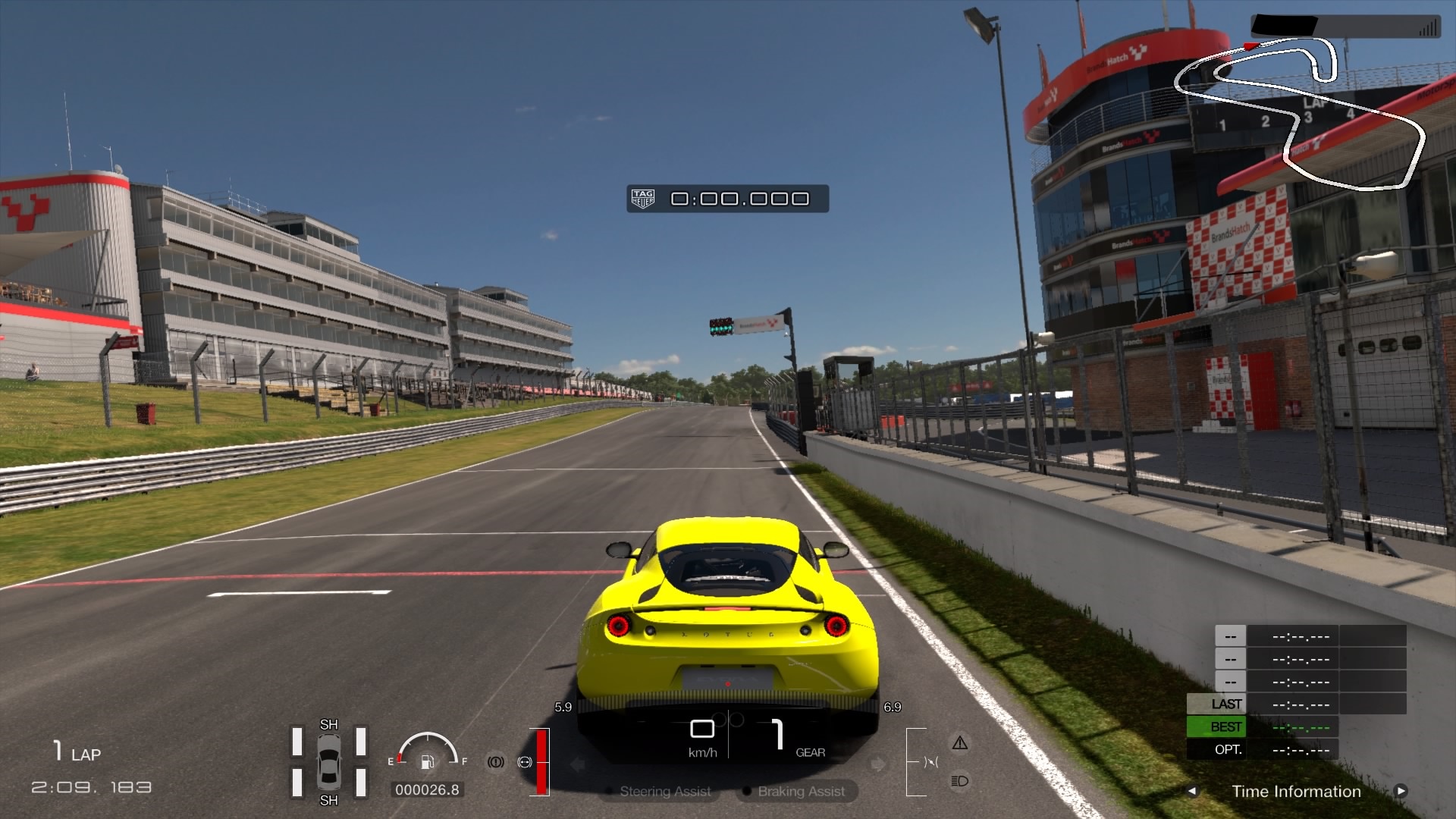This screenshot has height=819, width=1456.
Task: Switch to the next panel after Time Information
Action: click(1401, 791)
